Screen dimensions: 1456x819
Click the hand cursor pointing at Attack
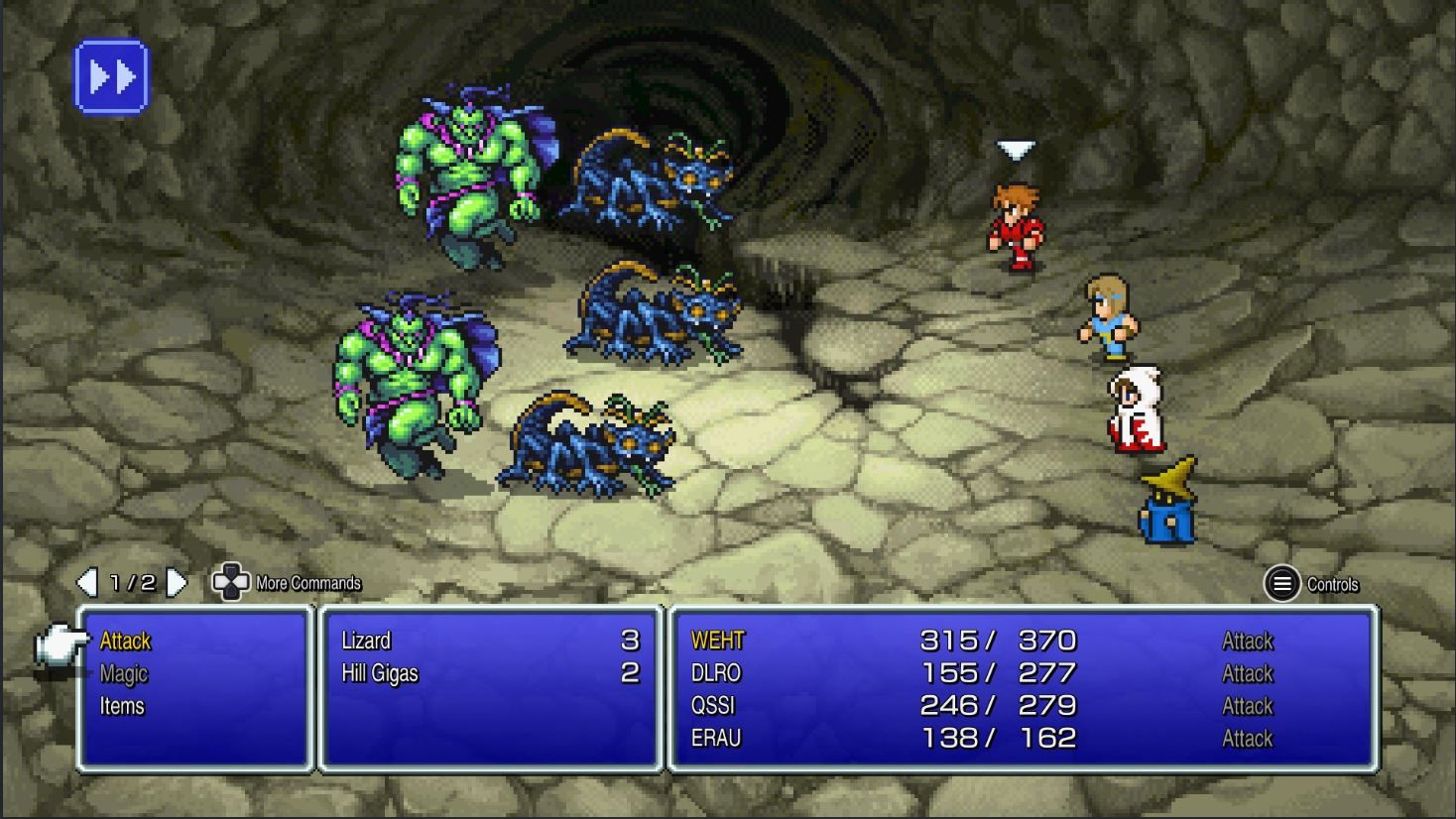tap(61, 643)
